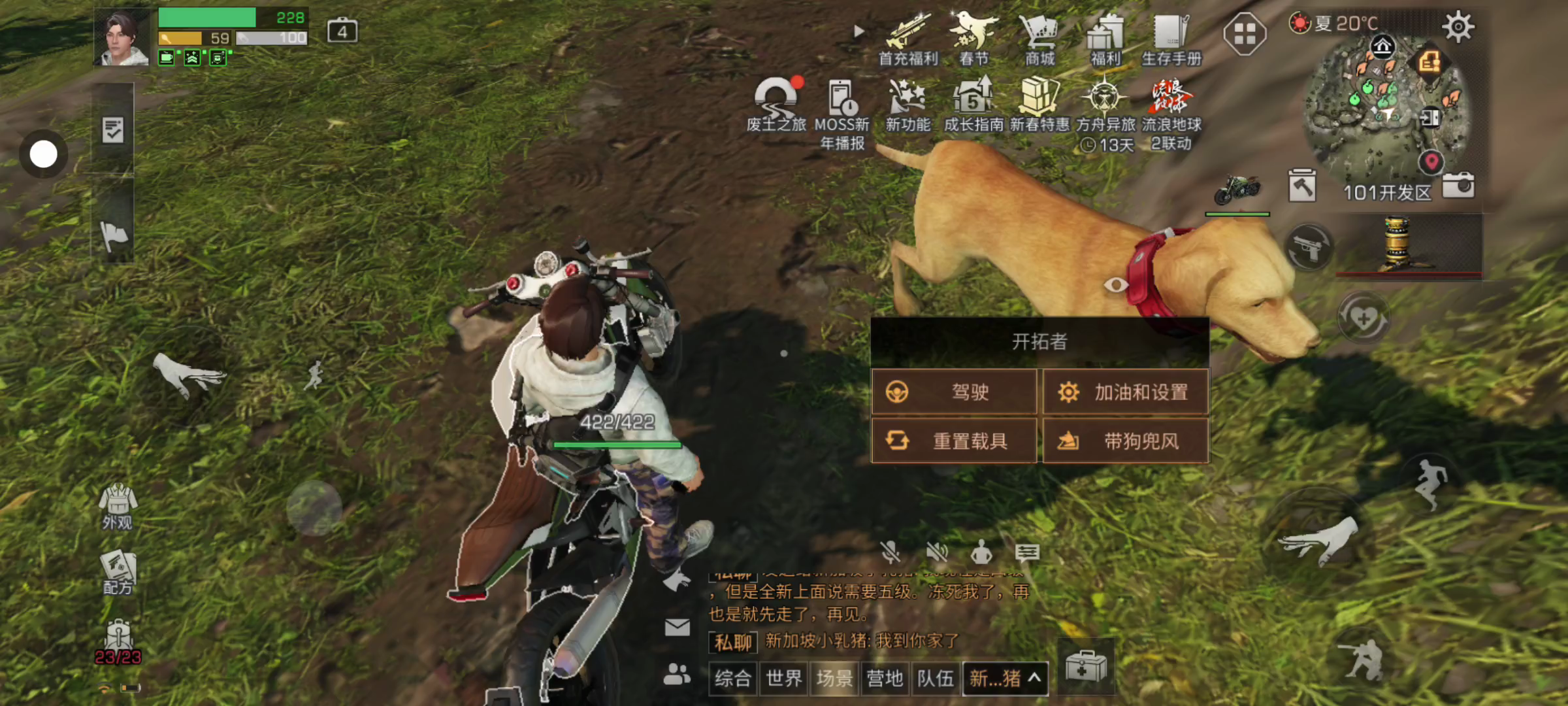Open the 配方 recipes menu
The width and height of the screenshot is (1568, 706).
tap(118, 573)
